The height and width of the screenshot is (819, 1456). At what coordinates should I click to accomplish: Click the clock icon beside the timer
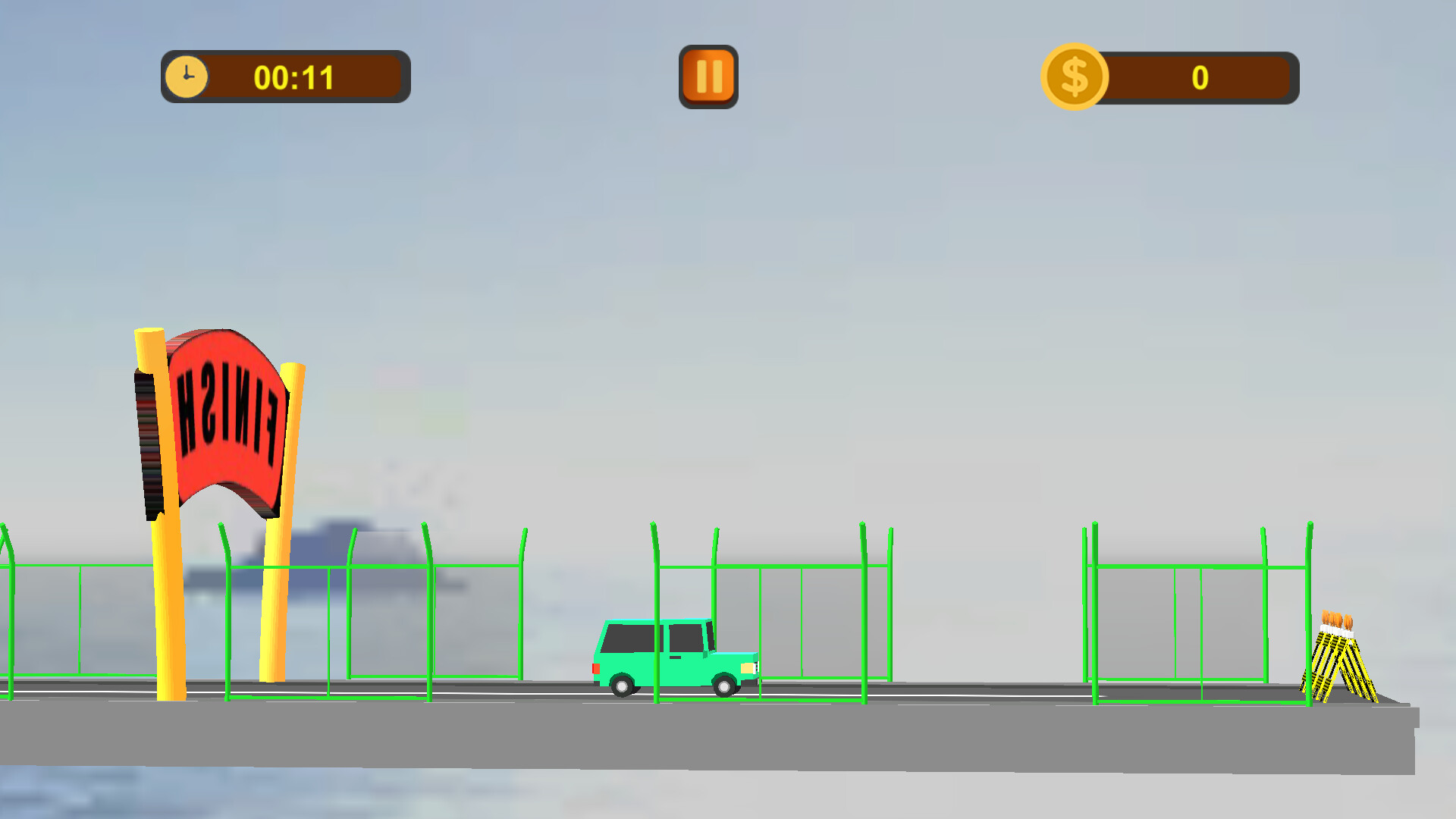coord(187,76)
